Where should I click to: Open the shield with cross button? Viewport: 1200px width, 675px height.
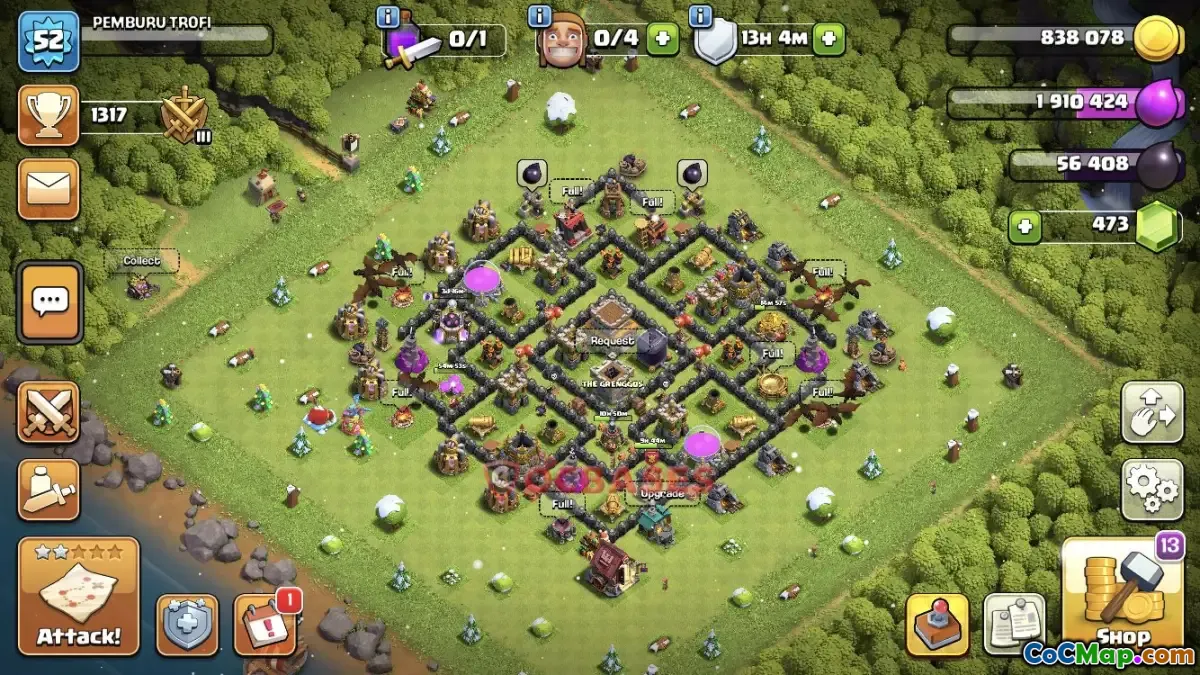(x=187, y=625)
